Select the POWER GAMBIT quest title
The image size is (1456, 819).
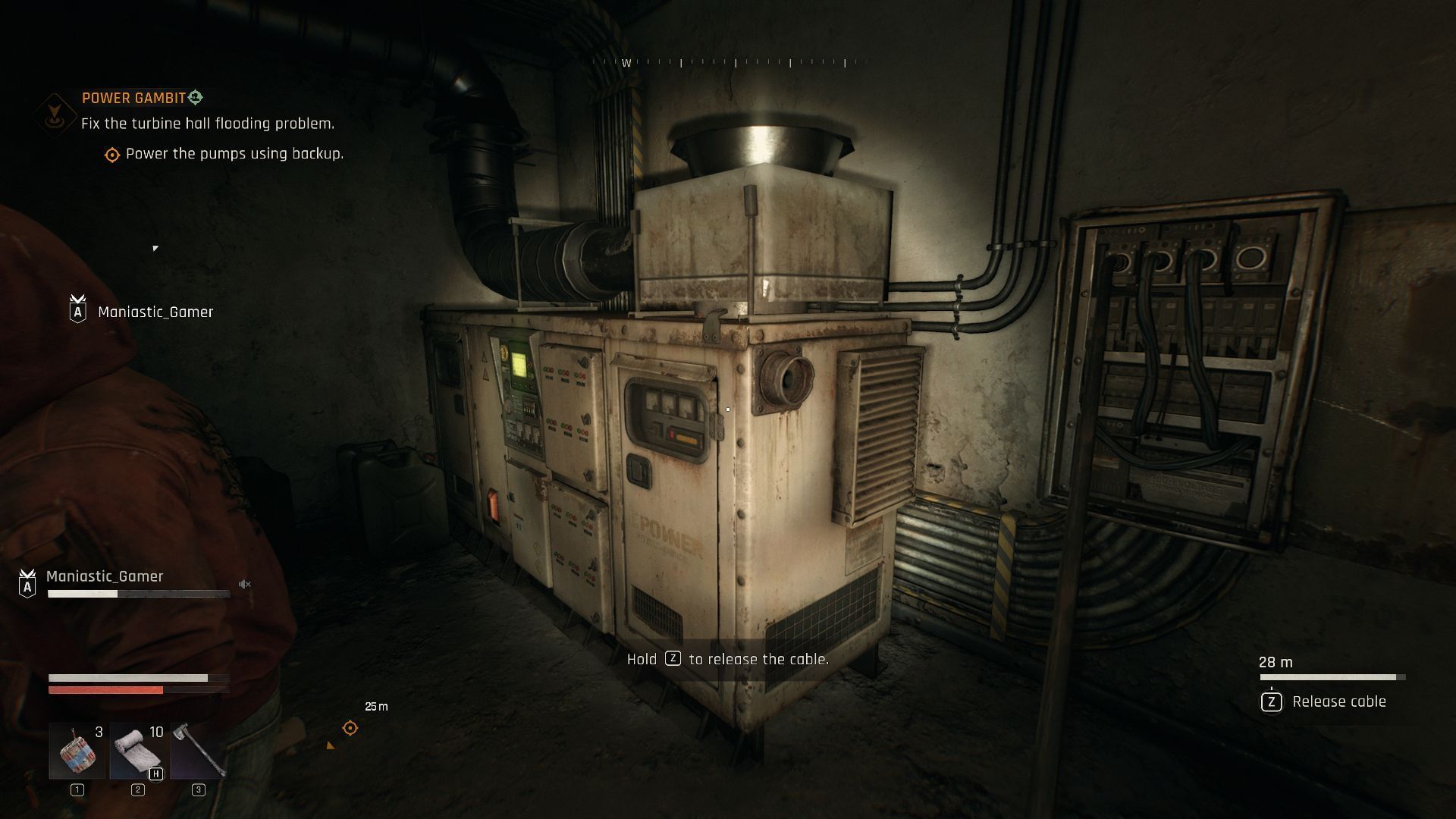point(133,97)
